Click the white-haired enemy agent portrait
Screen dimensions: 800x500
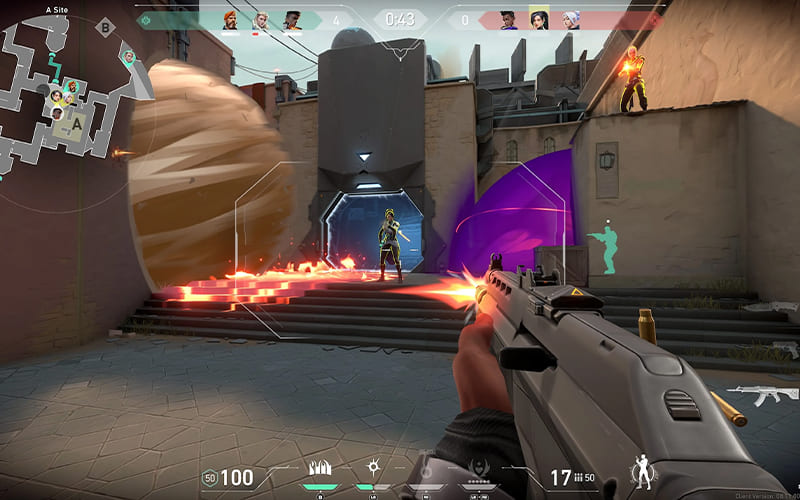[x=570, y=19]
